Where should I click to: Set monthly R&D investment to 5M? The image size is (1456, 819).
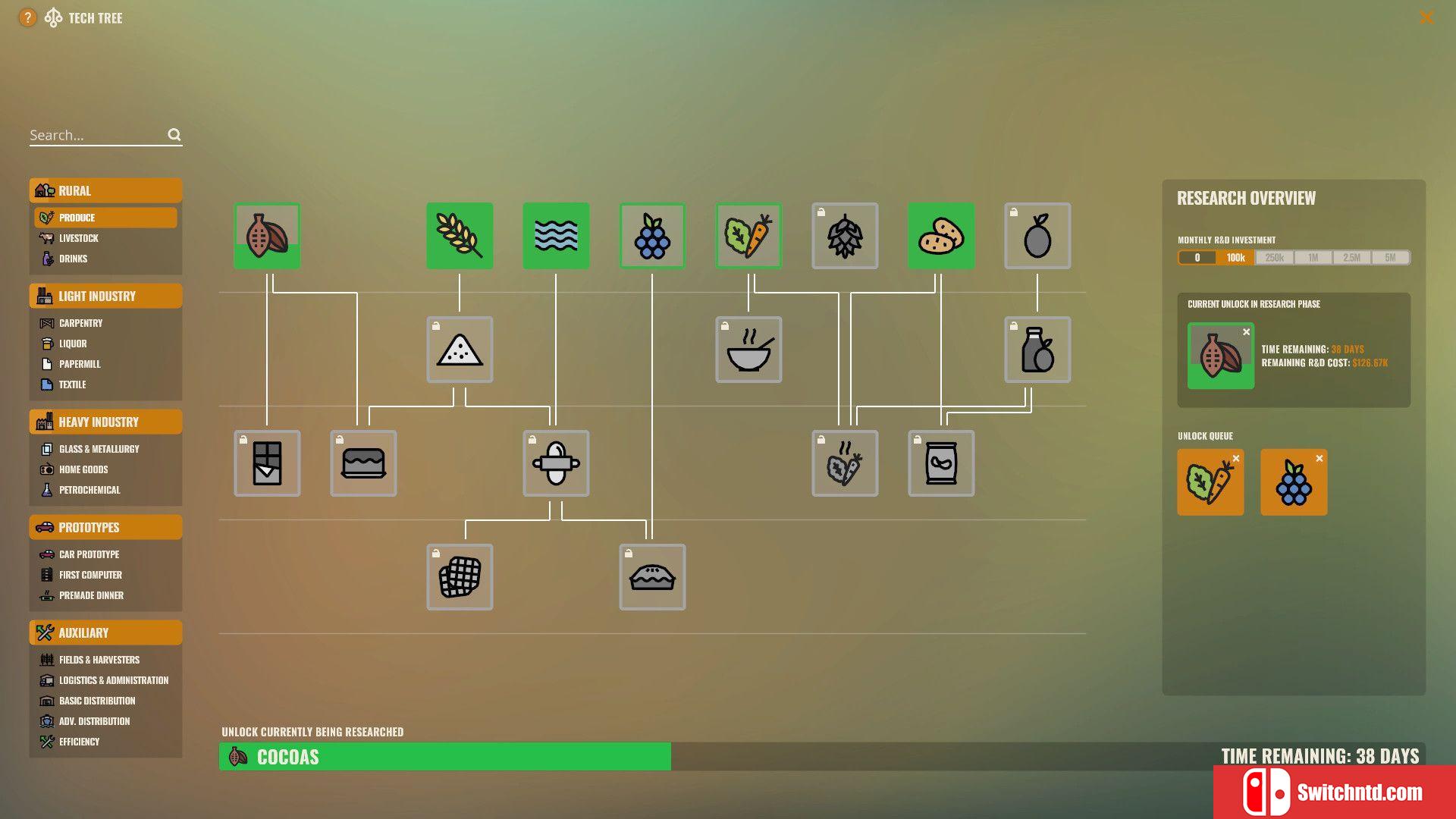tap(1390, 258)
